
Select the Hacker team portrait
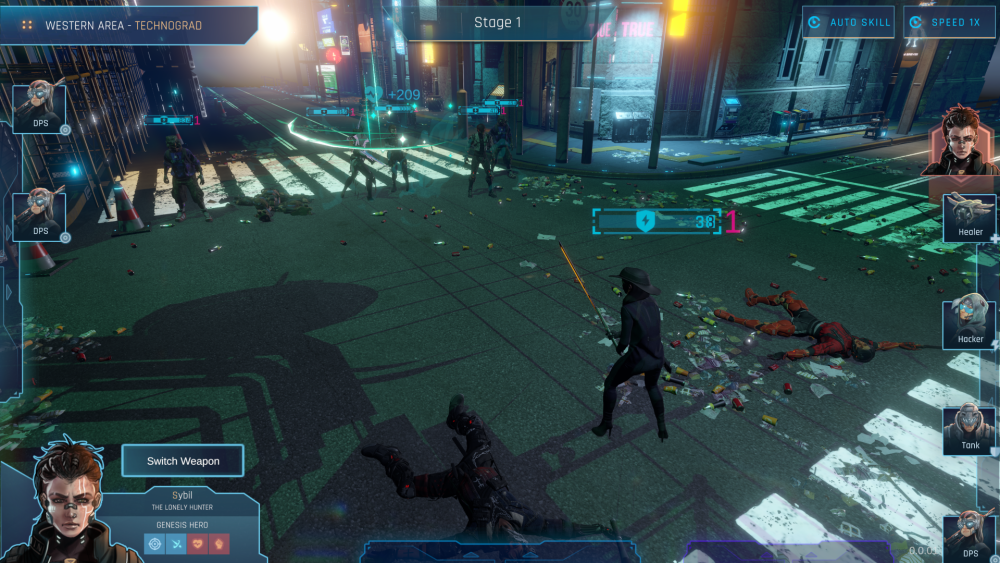tap(970, 322)
